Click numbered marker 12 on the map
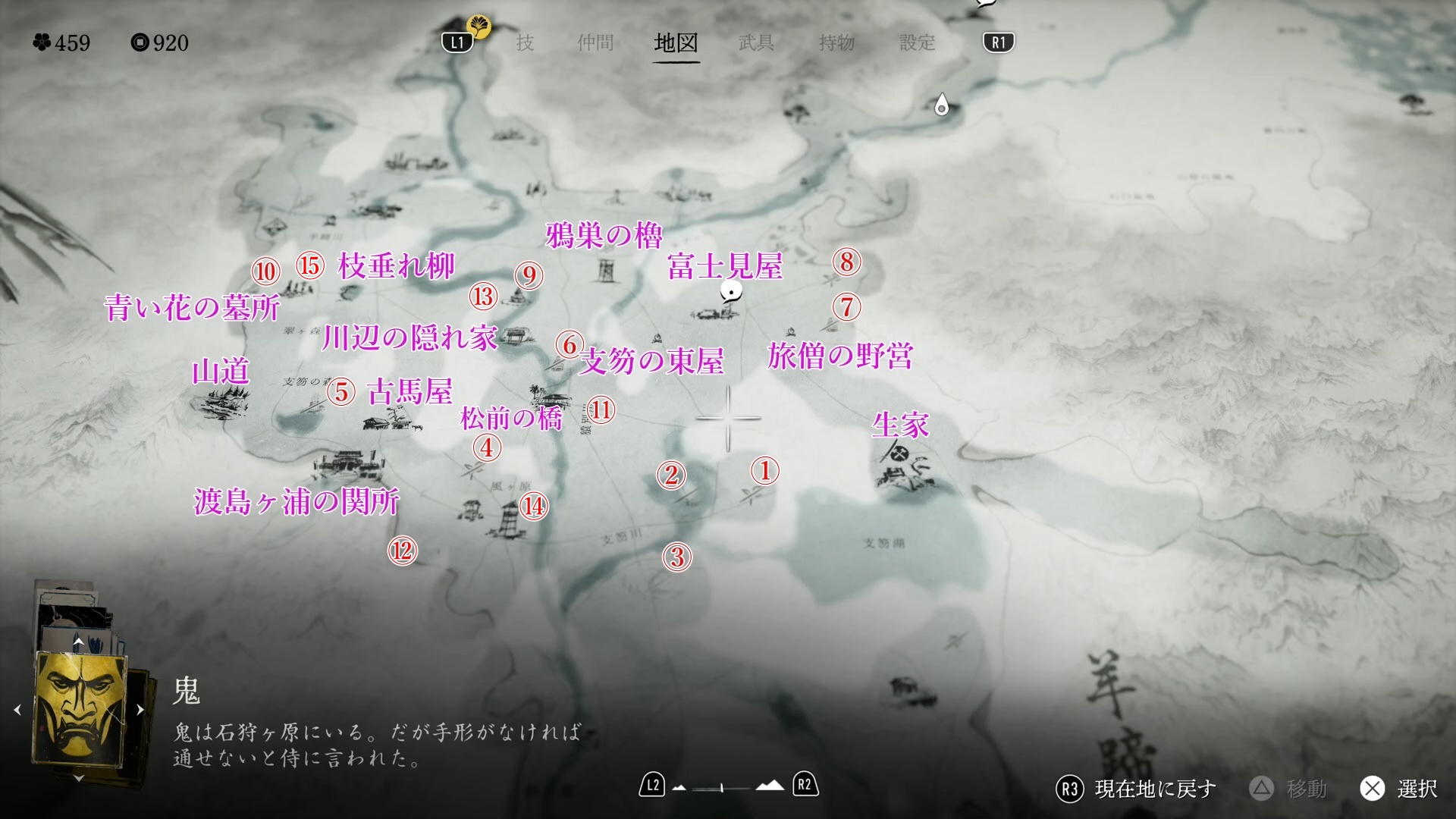Viewport: 1456px width, 819px height. (x=402, y=551)
